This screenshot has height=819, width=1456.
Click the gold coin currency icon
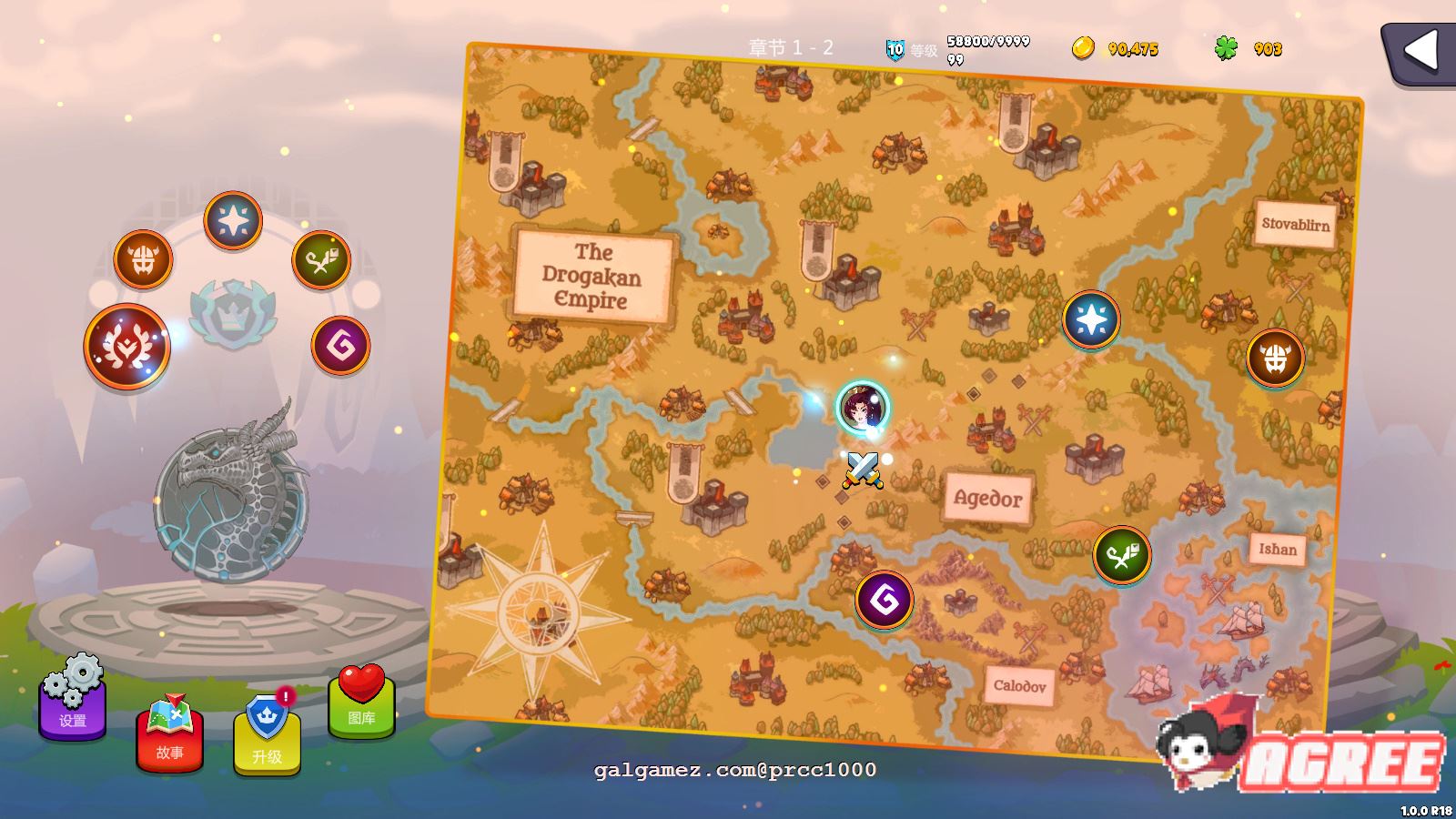tap(1083, 48)
